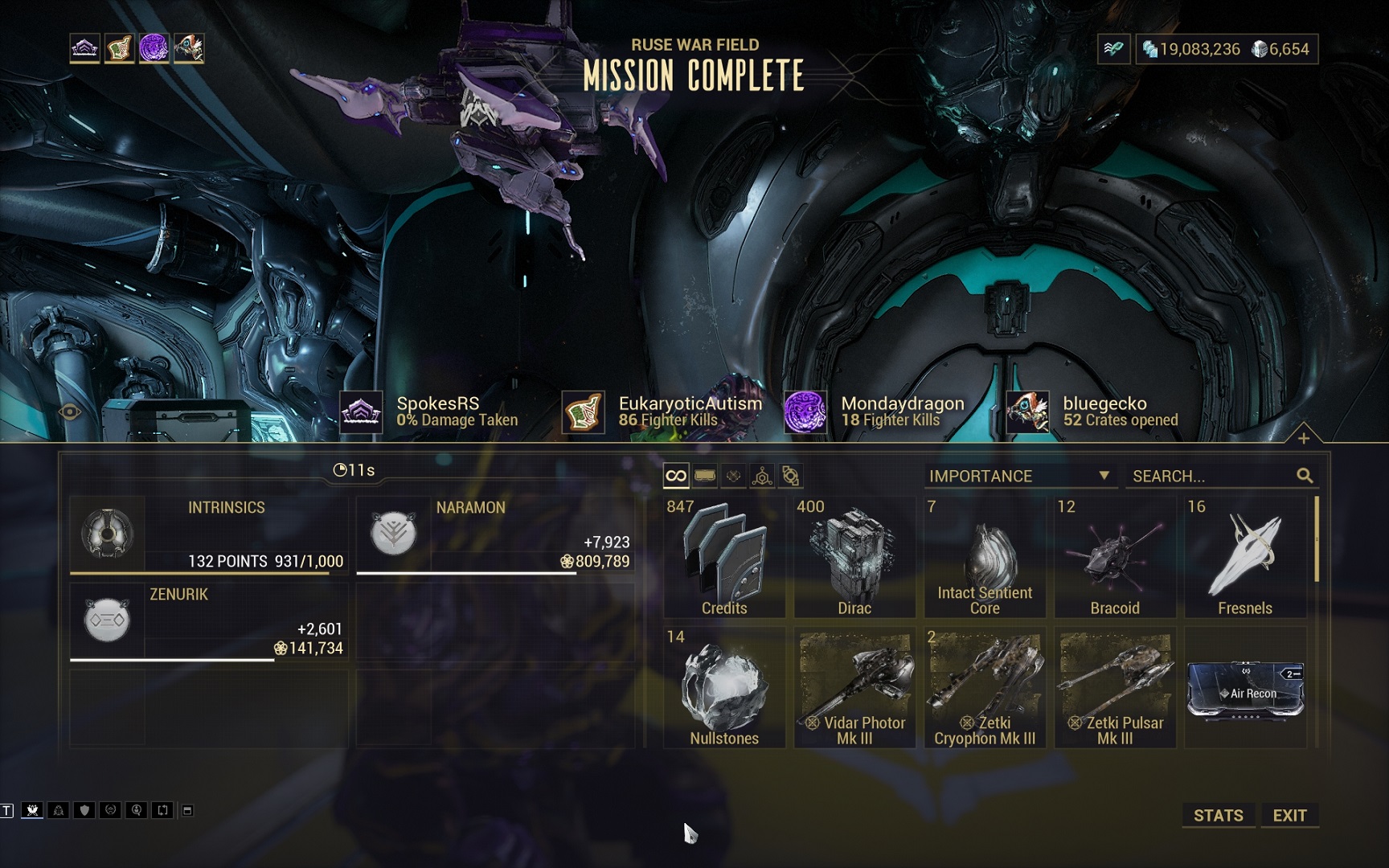The height and width of the screenshot is (868, 1389).
Task: Select the Nullstones reward tile
Action: pyautogui.click(x=724, y=688)
